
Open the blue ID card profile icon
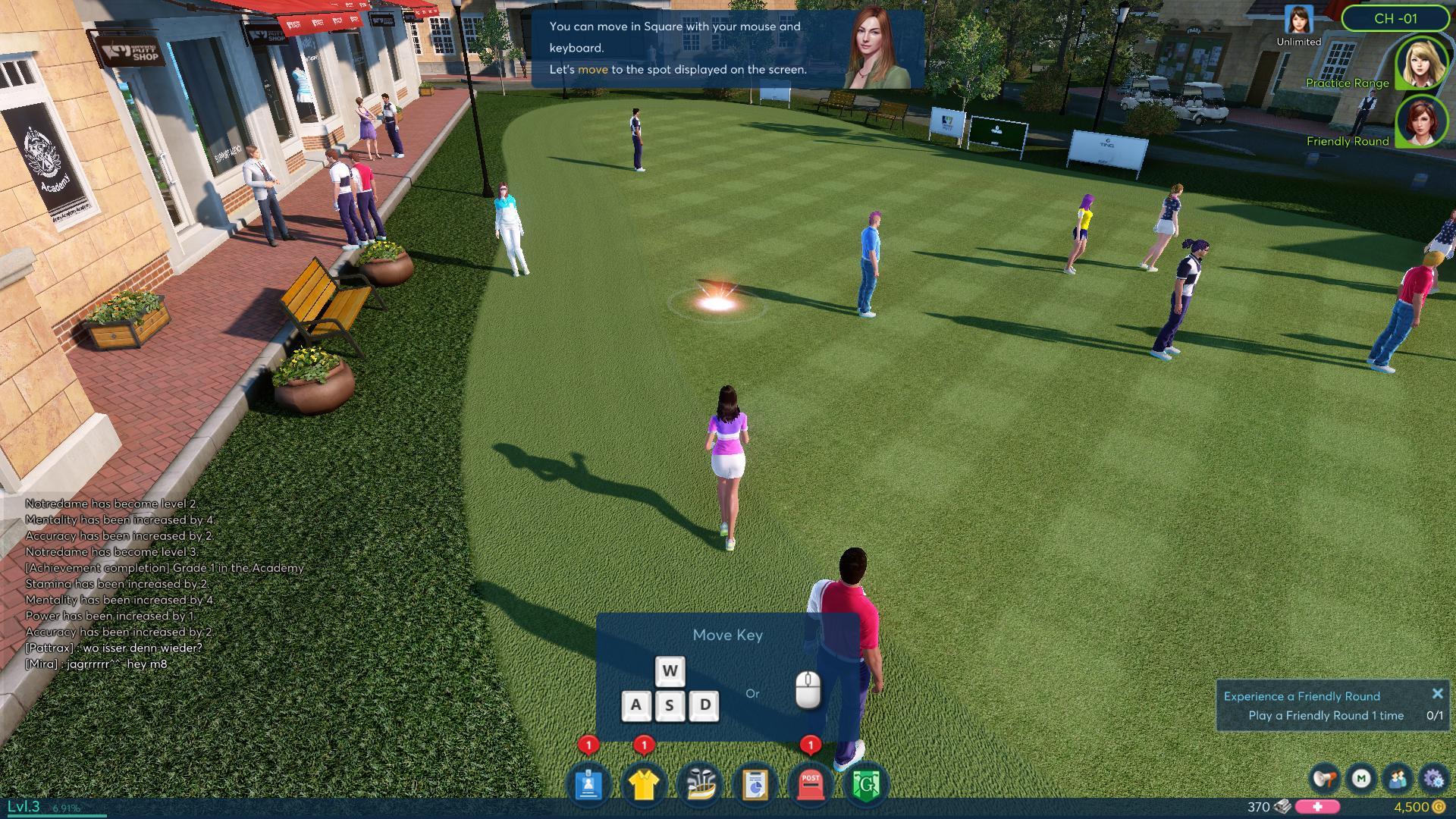(588, 785)
